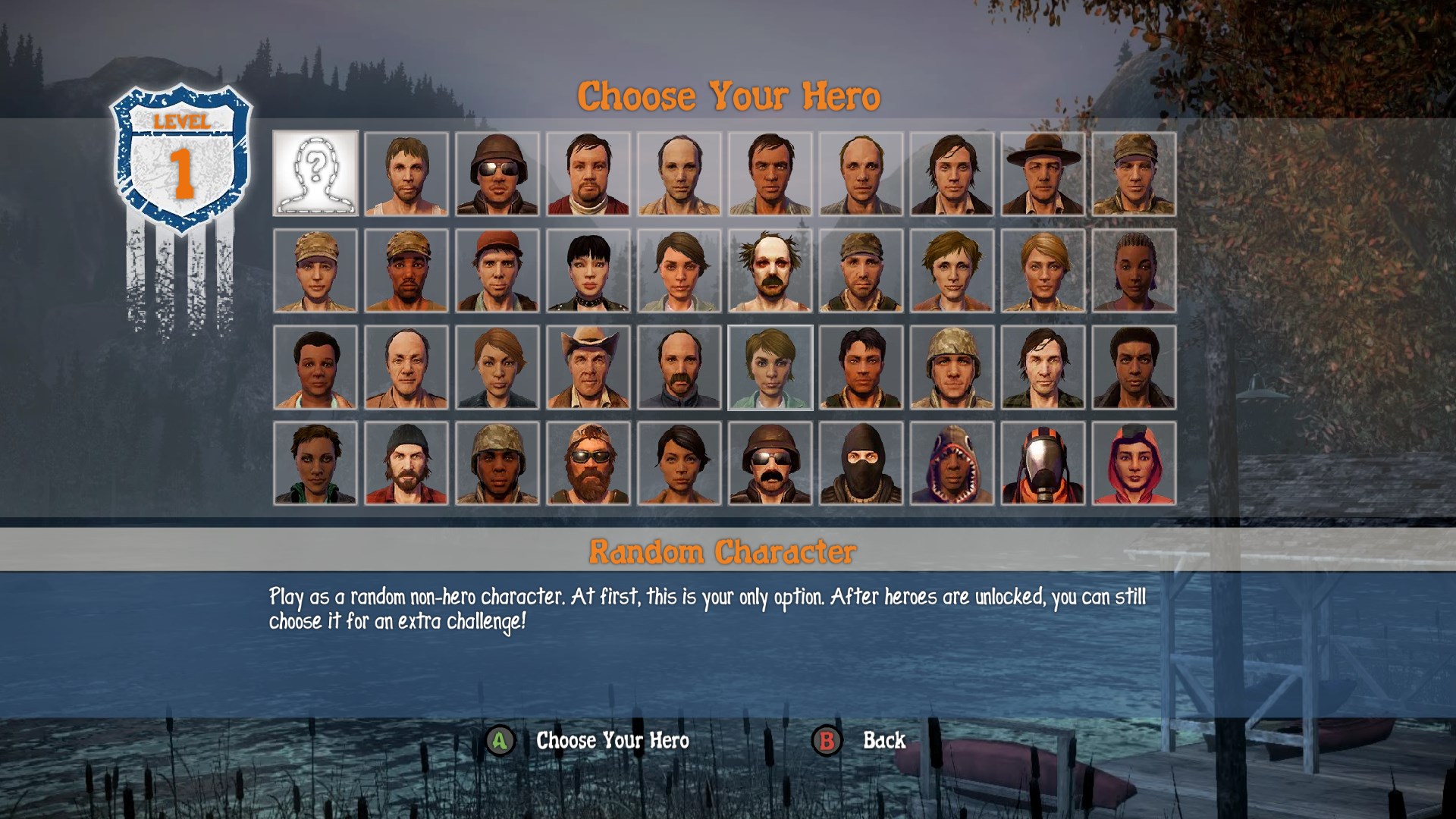Screen dimensions: 1456x819
Task: Select the highlighted woman in green shirt
Action: coord(770,368)
